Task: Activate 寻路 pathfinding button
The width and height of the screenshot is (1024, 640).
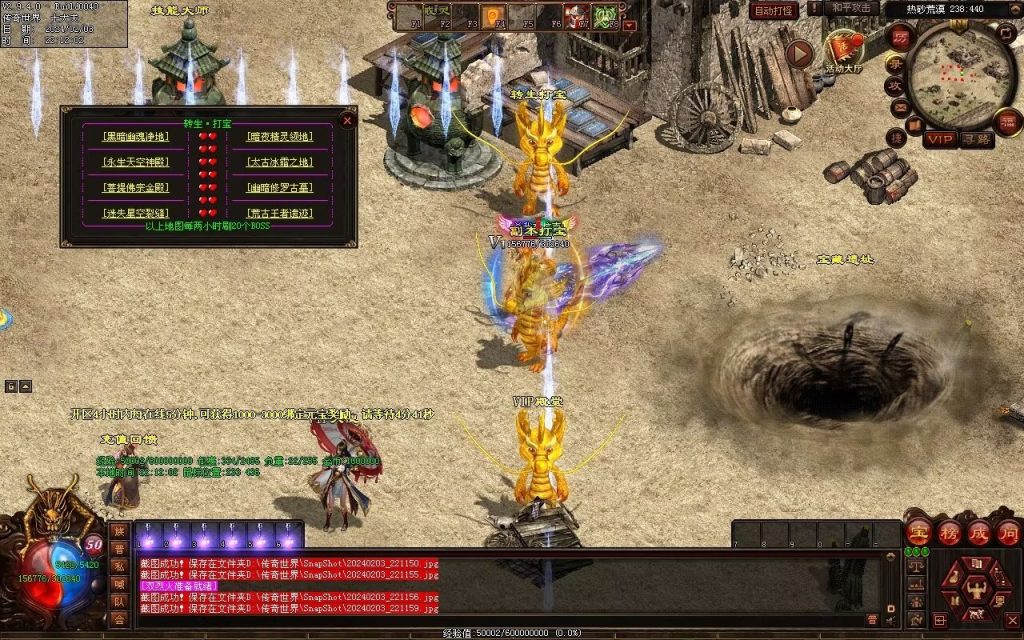Action: [x=976, y=139]
